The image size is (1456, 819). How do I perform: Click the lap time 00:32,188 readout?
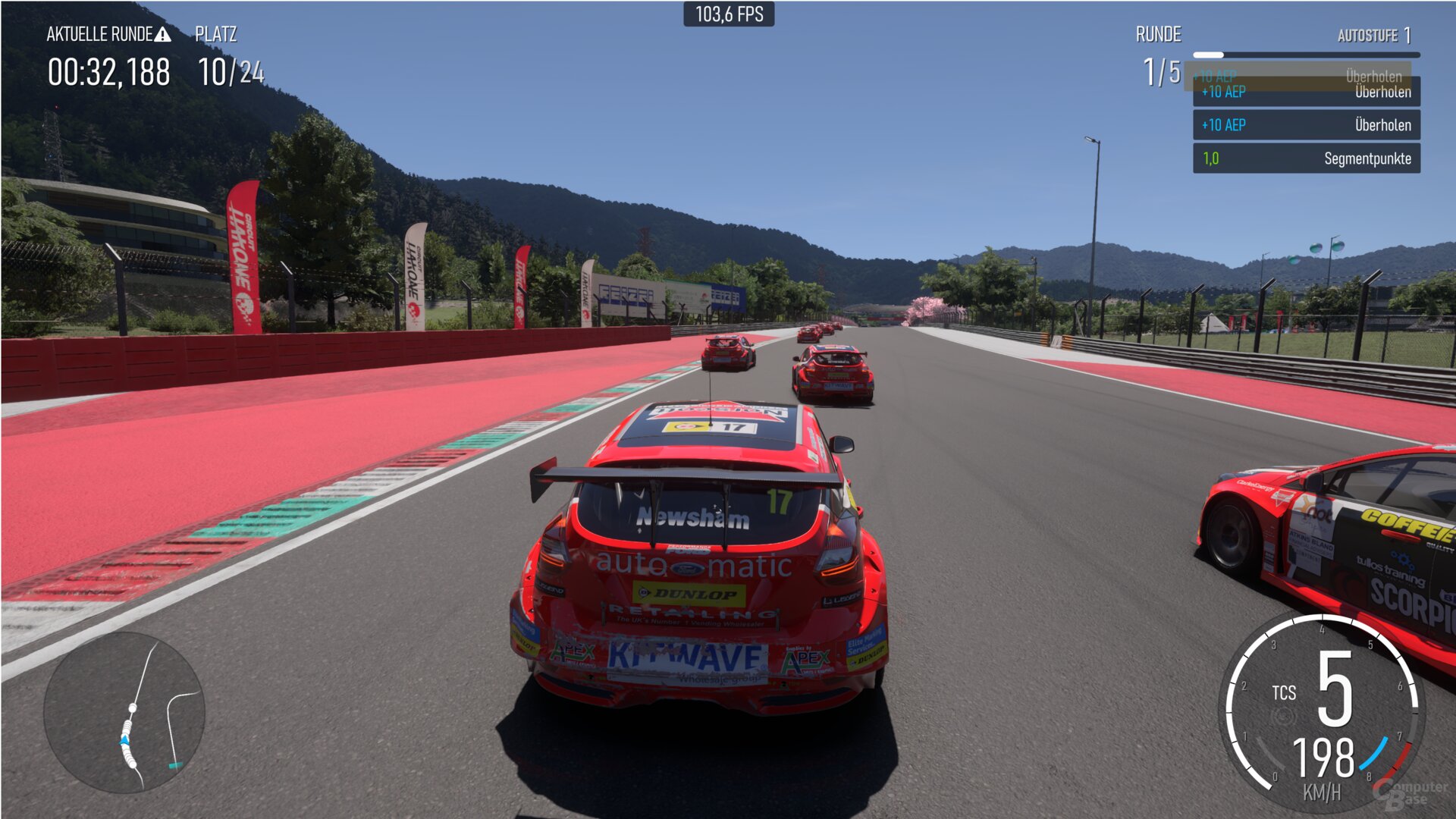tap(111, 71)
